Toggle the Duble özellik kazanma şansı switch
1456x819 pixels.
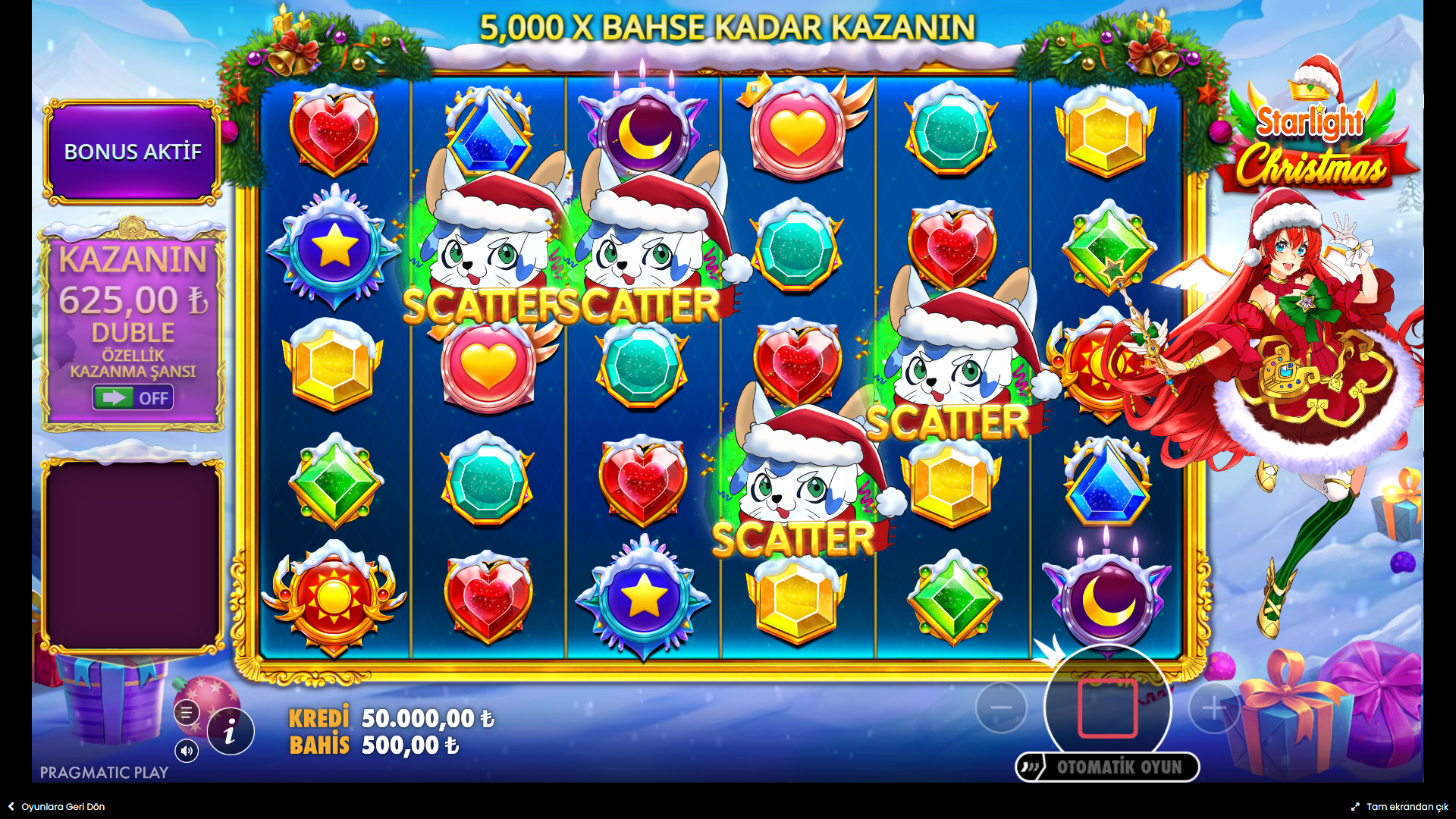pyautogui.click(x=133, y=397)
